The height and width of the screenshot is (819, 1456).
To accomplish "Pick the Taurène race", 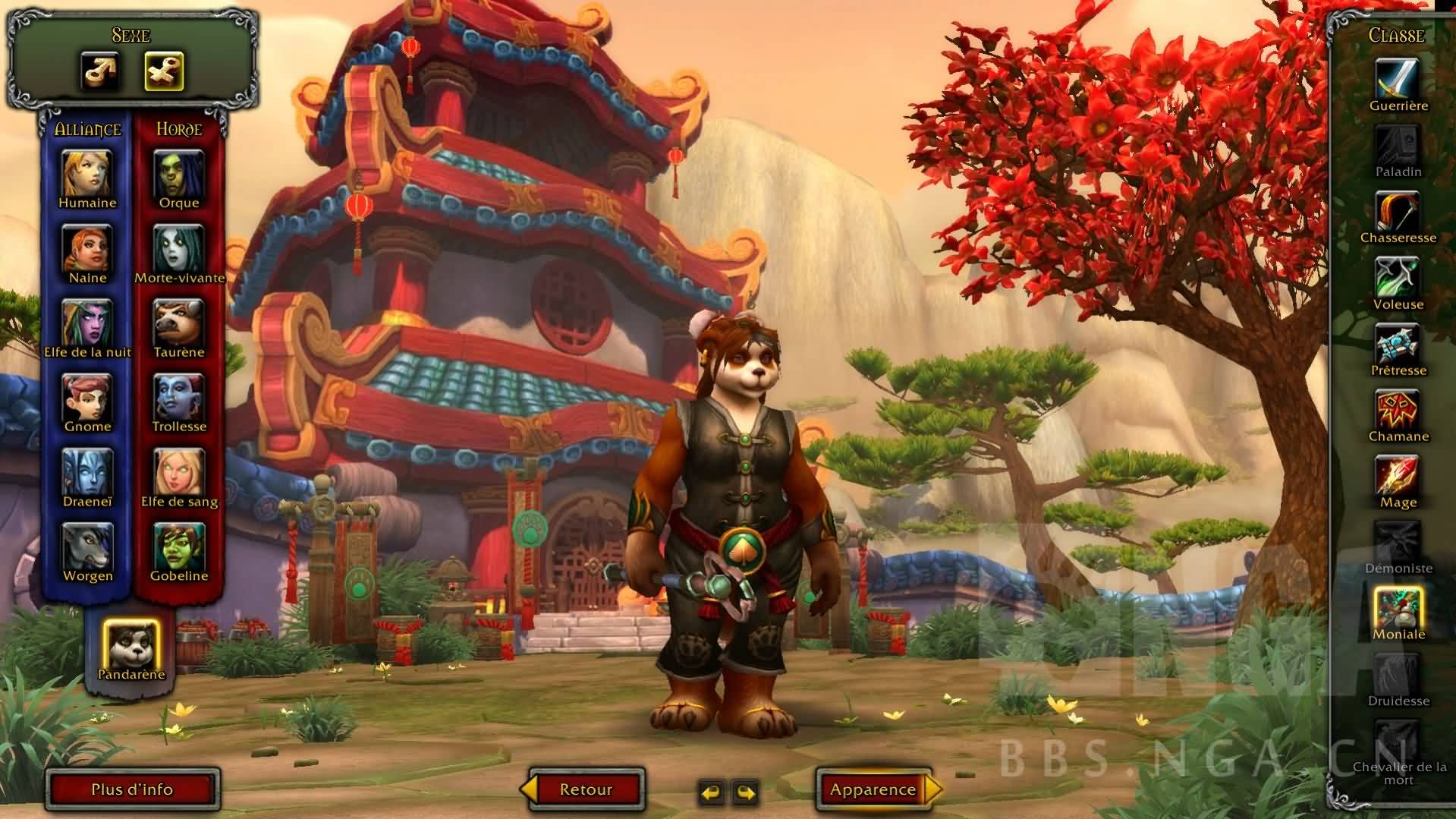I will click(x=179, y=323).
